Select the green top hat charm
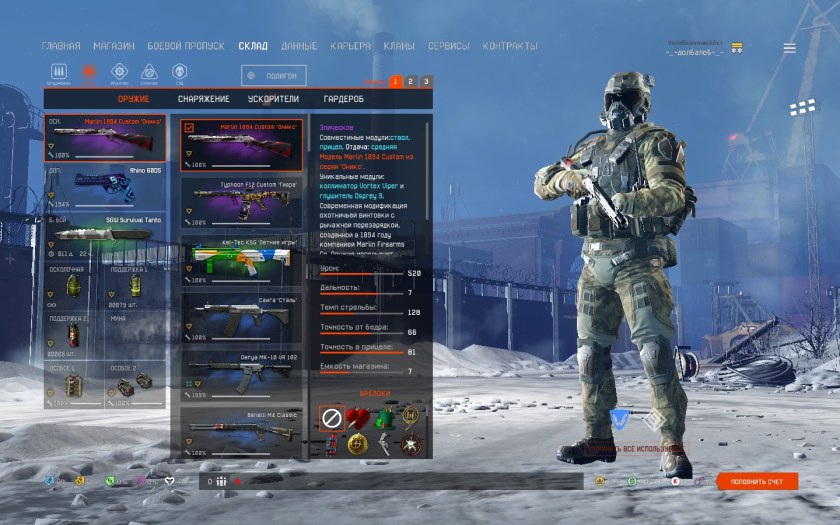This screenshot has height=525, width=840. tap(385, 418)
